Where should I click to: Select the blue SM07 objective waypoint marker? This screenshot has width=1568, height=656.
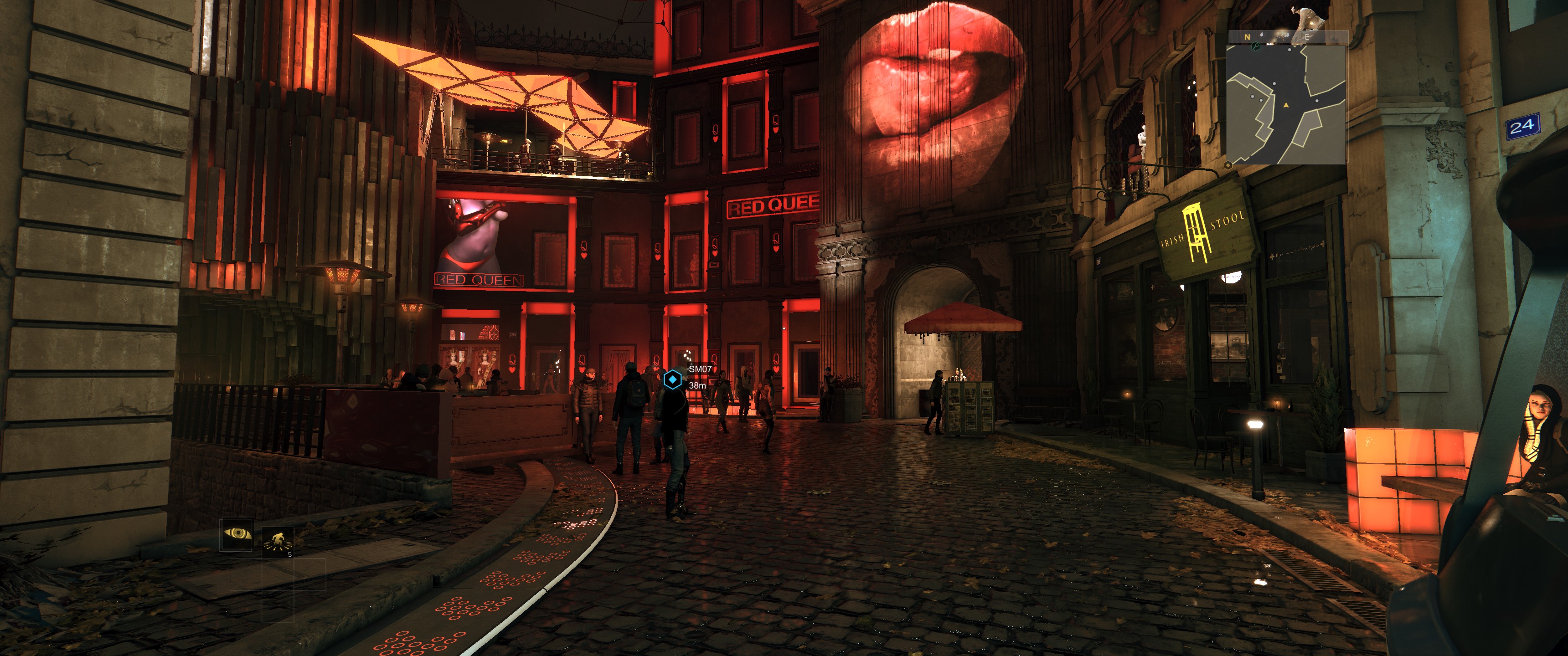point(672,380)
